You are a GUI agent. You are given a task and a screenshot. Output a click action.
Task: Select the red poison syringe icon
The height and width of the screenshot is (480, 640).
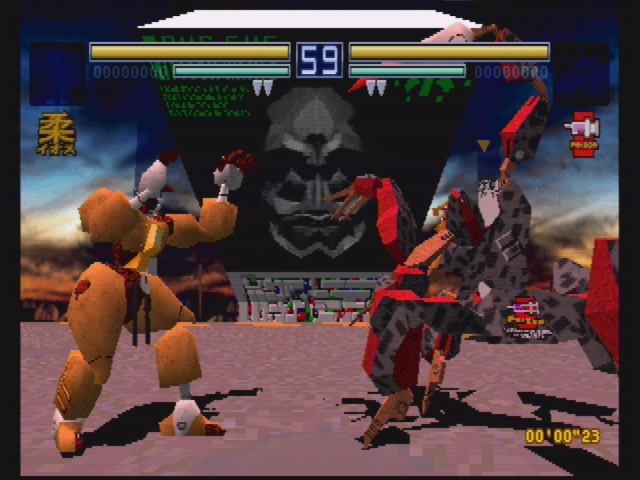tap(582, 131)
